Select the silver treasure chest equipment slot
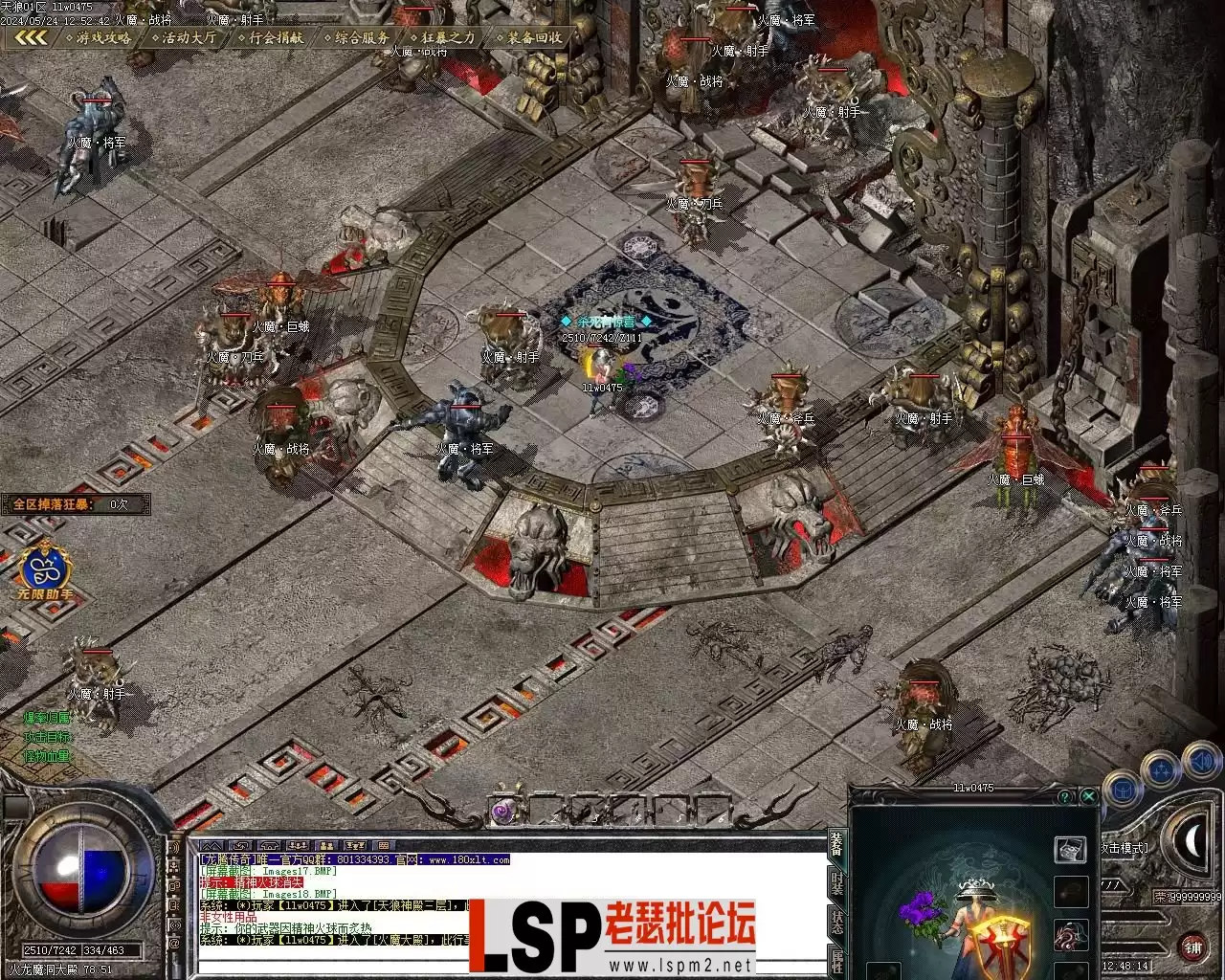 point(1070,849)
